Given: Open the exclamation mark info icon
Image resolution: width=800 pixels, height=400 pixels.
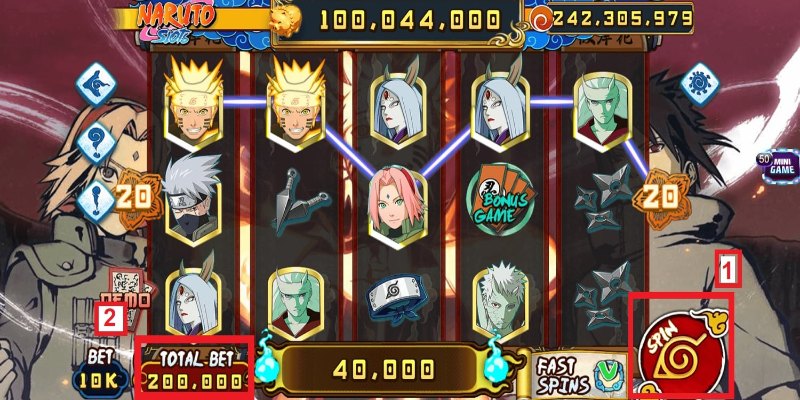Looking at the screenshot, I should (97, 199).
